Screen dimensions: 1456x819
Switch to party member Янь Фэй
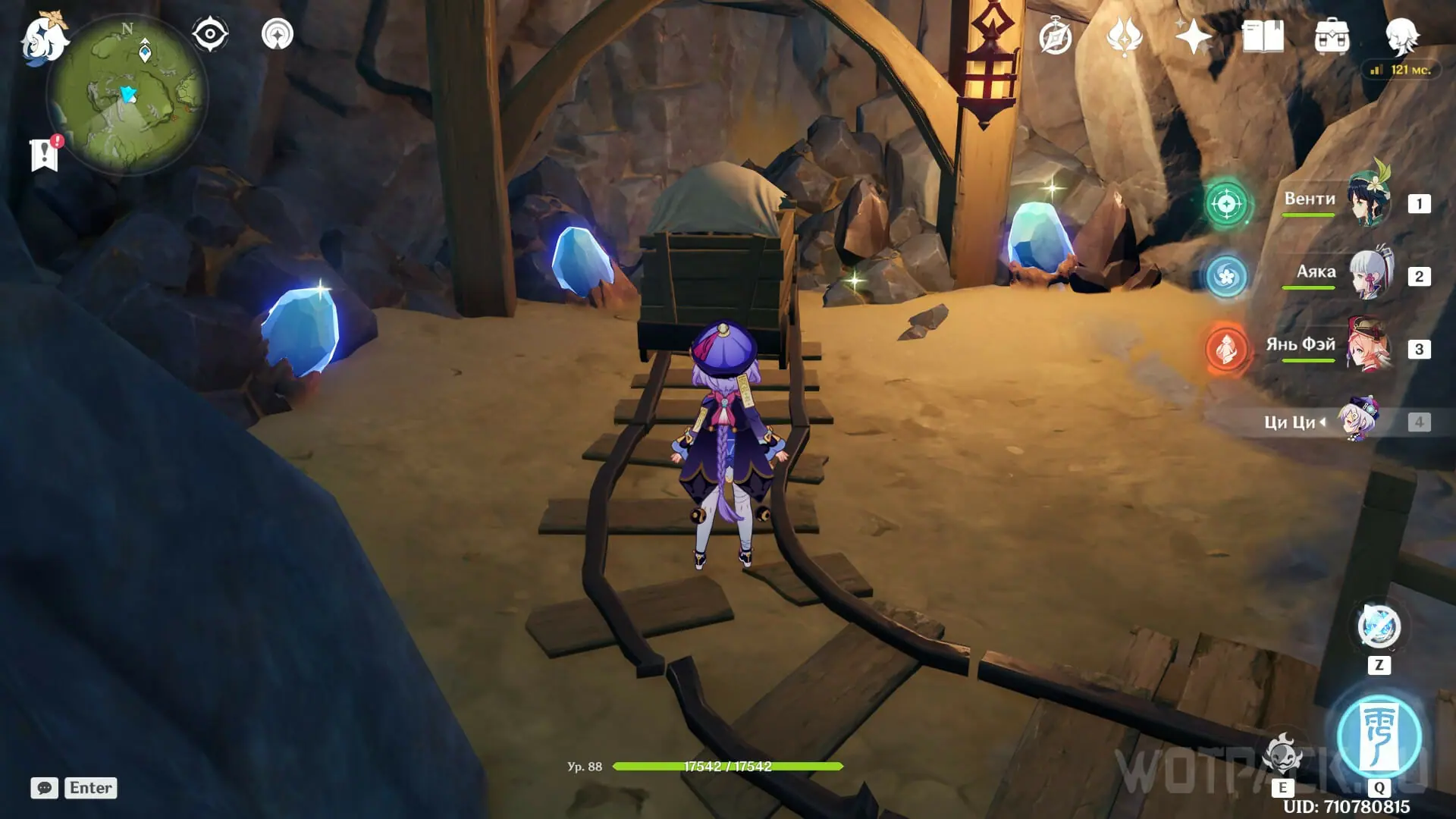[1370, 347]
